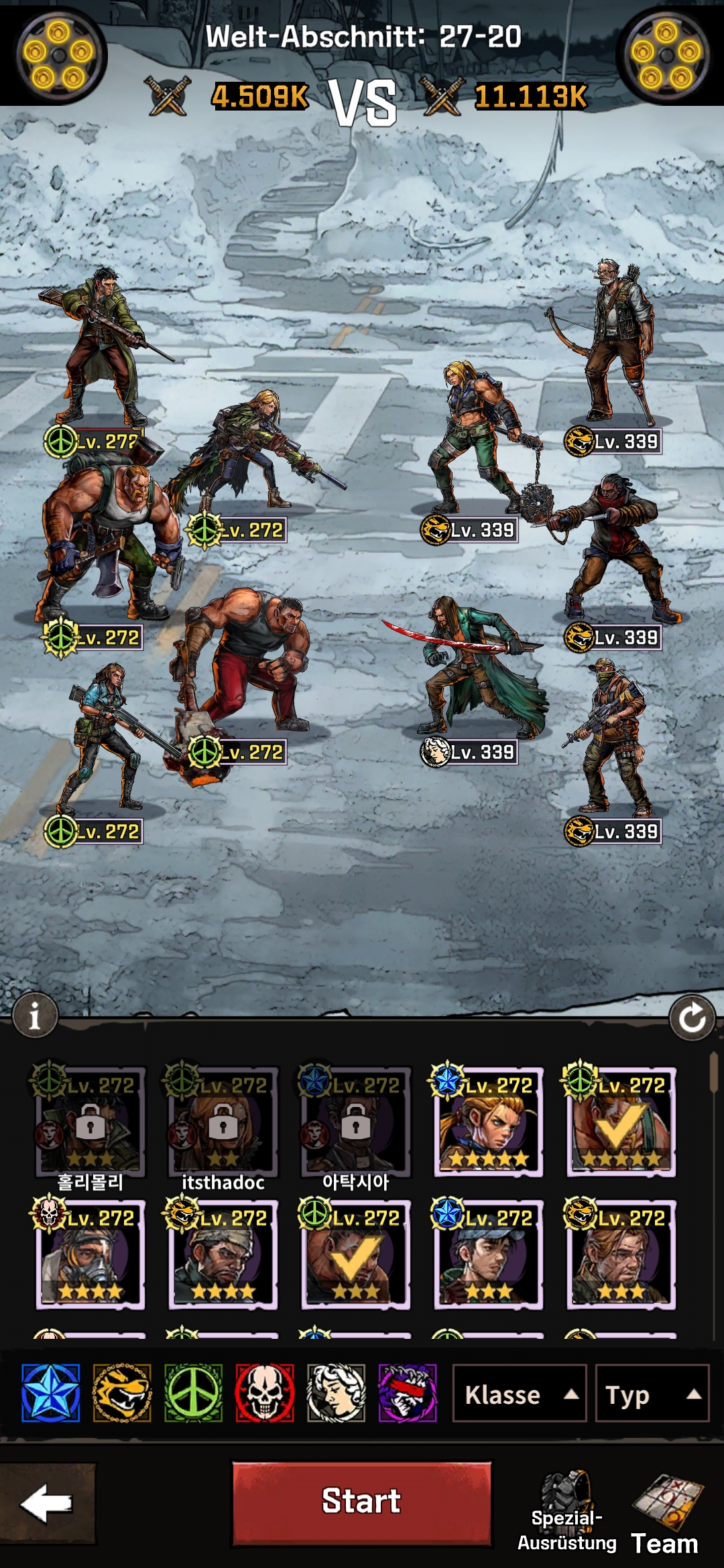Image resolution: width=724 pixels, height=1568 pixels.
Task: Show battle info with the i icon
Action: tap(35, 1016)
